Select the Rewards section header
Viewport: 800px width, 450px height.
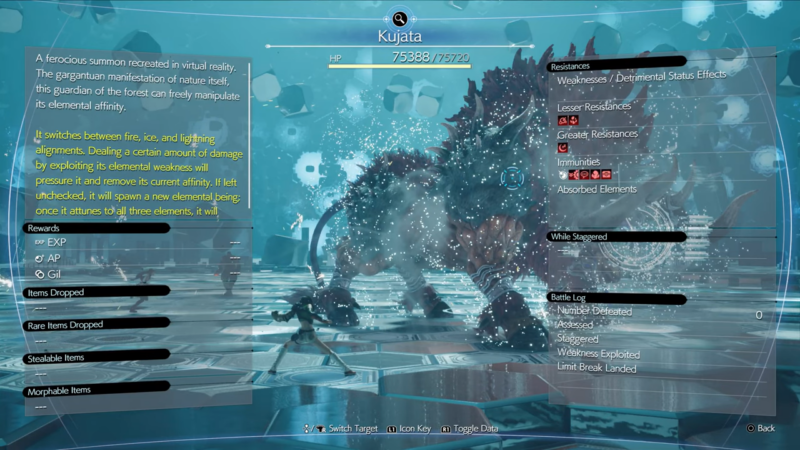[x=47, y=228]
